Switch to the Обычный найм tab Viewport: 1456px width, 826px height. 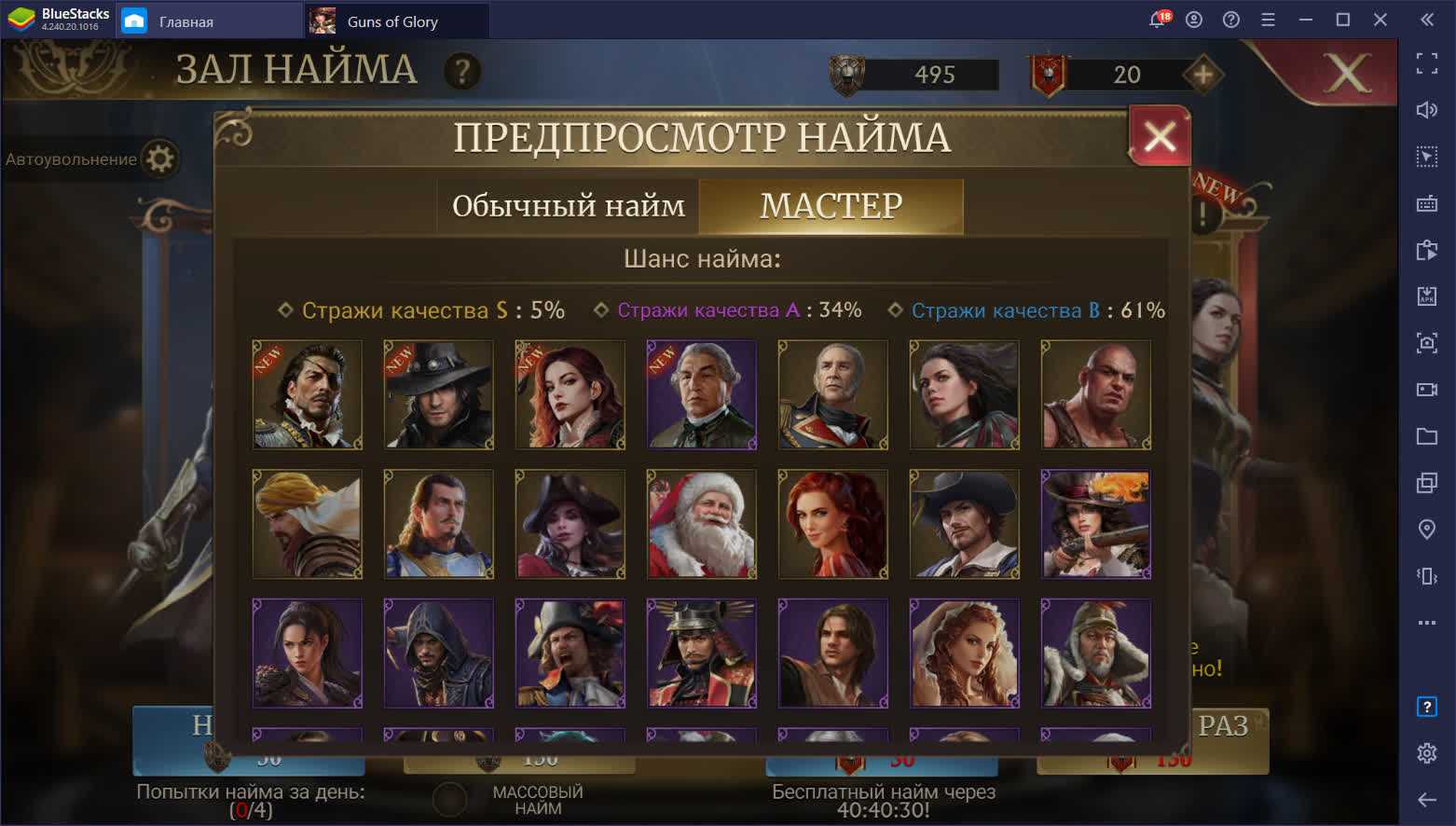(x=568, y=206)
